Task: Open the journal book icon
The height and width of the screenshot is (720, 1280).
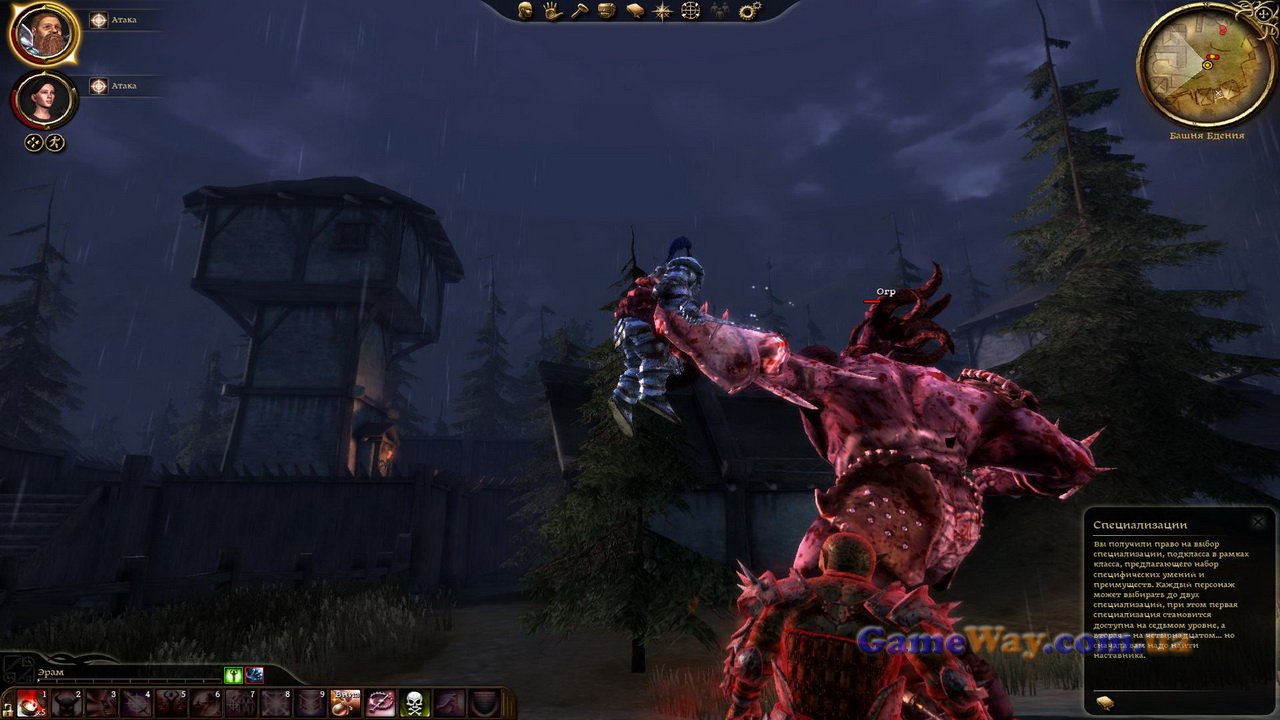Action: pos(635,11)
